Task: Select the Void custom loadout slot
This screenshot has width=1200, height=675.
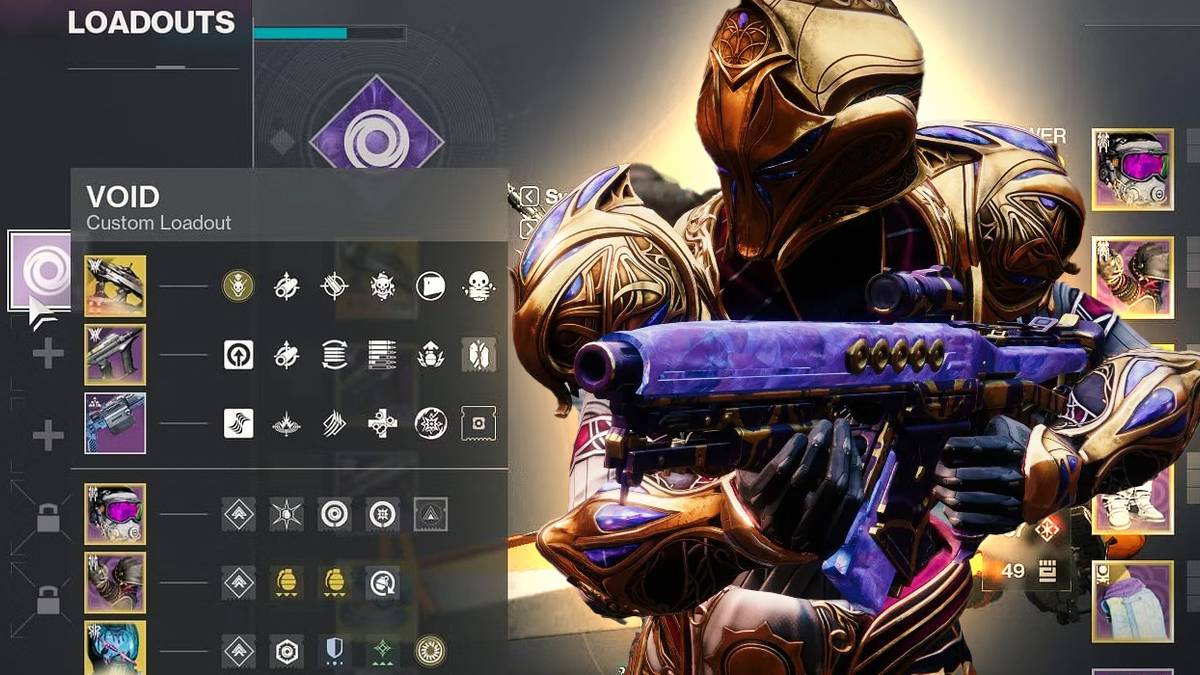Action: coord(40,270)
